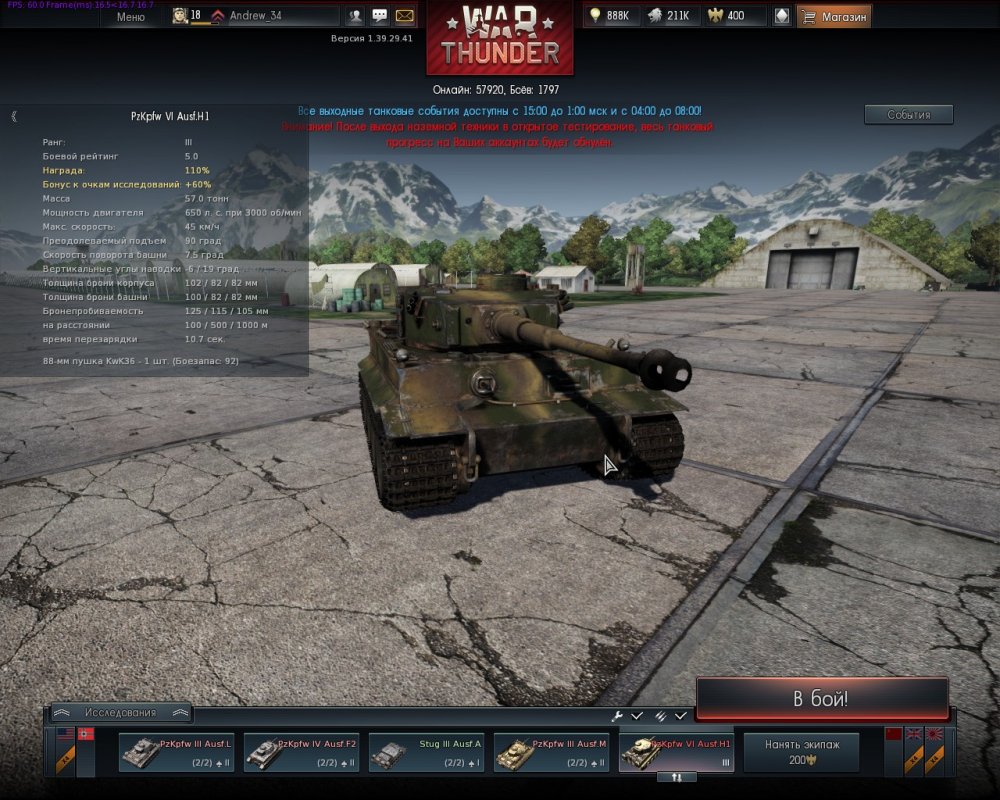Collapse the PzKpfw VI Ausf.H1 stats panel
This screenshot has width=1000, height=800.
click(x=14, y=116)
